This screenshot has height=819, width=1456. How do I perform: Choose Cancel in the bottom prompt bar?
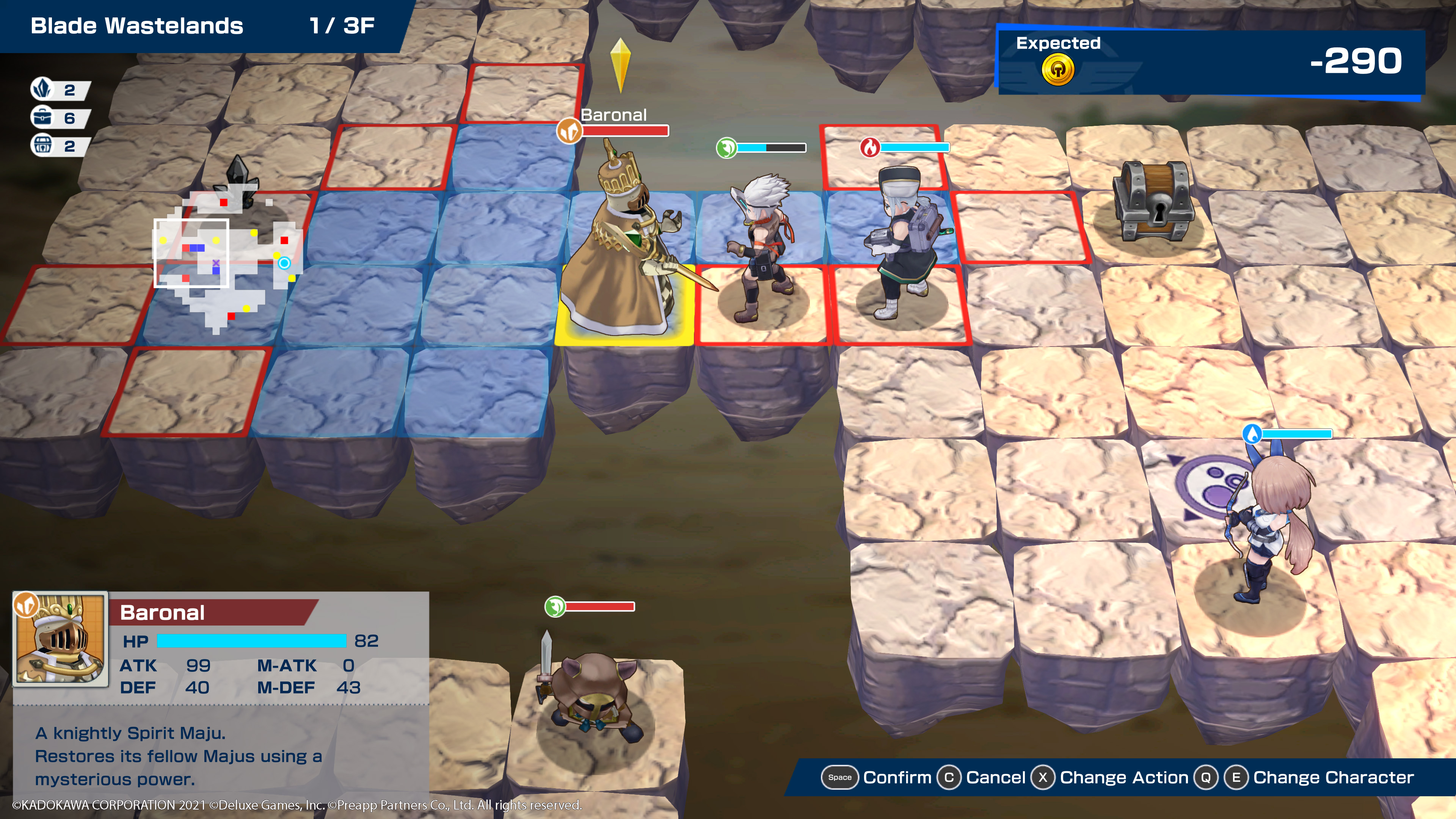coord(995,777)
